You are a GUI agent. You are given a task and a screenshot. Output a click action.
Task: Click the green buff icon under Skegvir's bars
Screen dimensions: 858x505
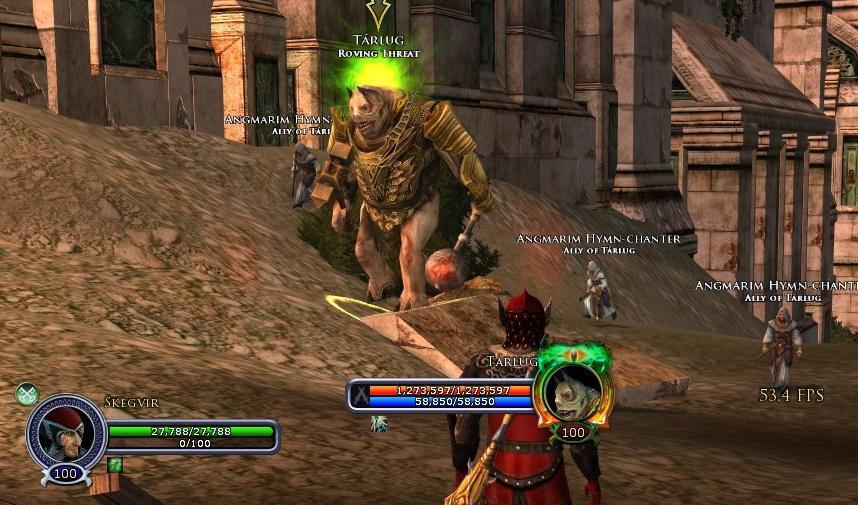115,465
